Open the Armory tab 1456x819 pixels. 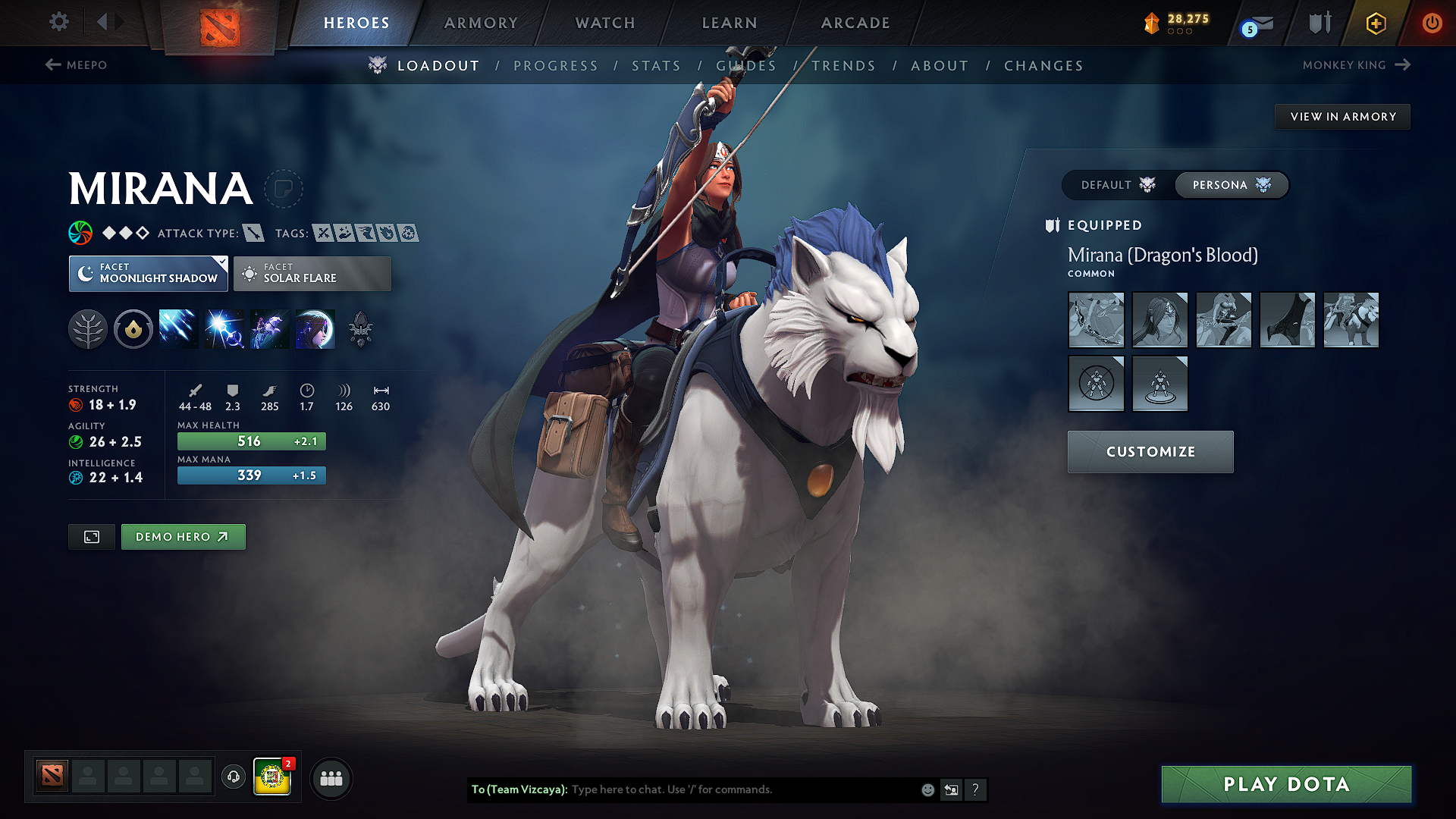coord(481,23)
